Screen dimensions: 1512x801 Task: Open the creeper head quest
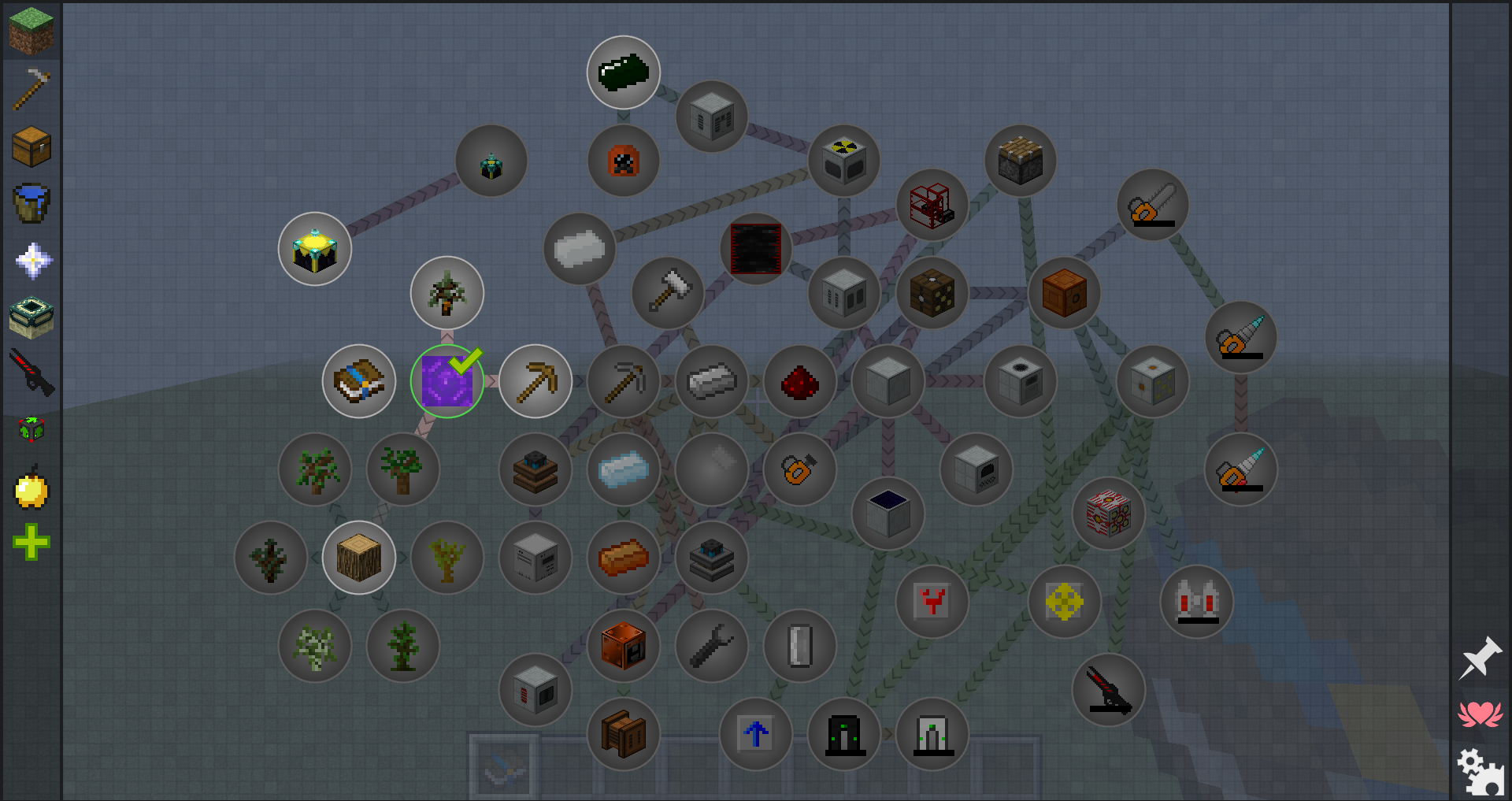pyautogui.click(x=624, y=161)
